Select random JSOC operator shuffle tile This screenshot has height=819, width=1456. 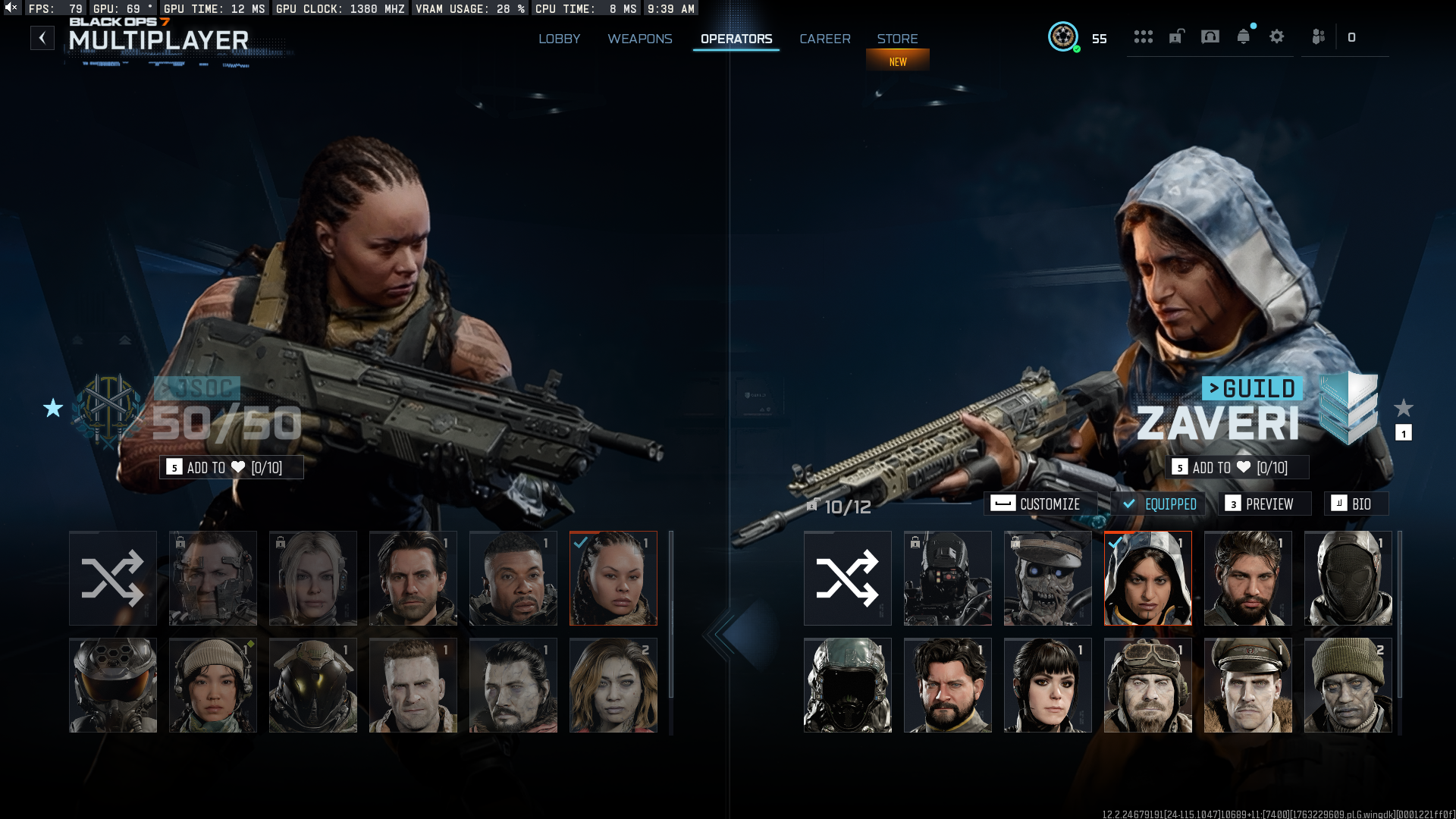[x=112, y=579]
